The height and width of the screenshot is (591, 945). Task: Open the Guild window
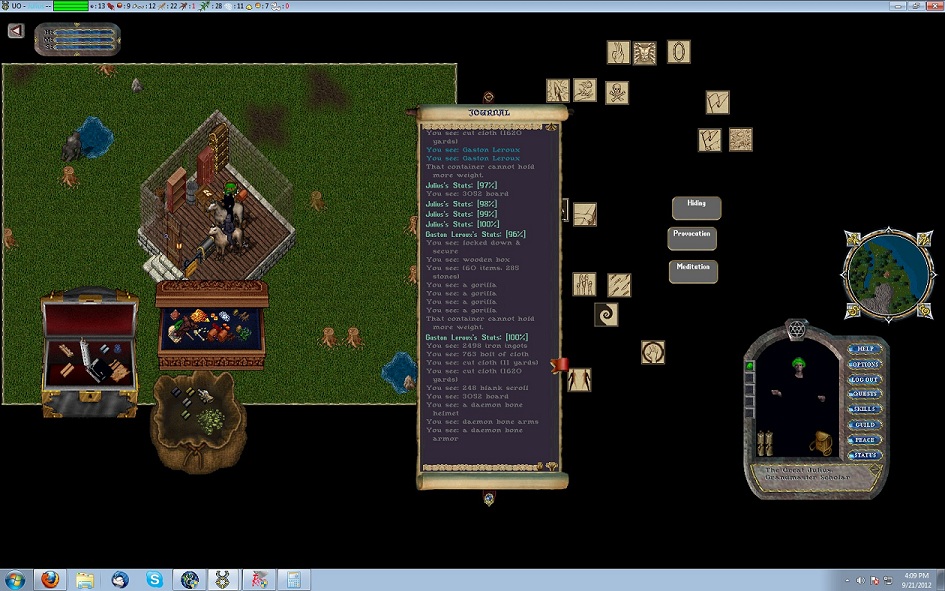864,425
